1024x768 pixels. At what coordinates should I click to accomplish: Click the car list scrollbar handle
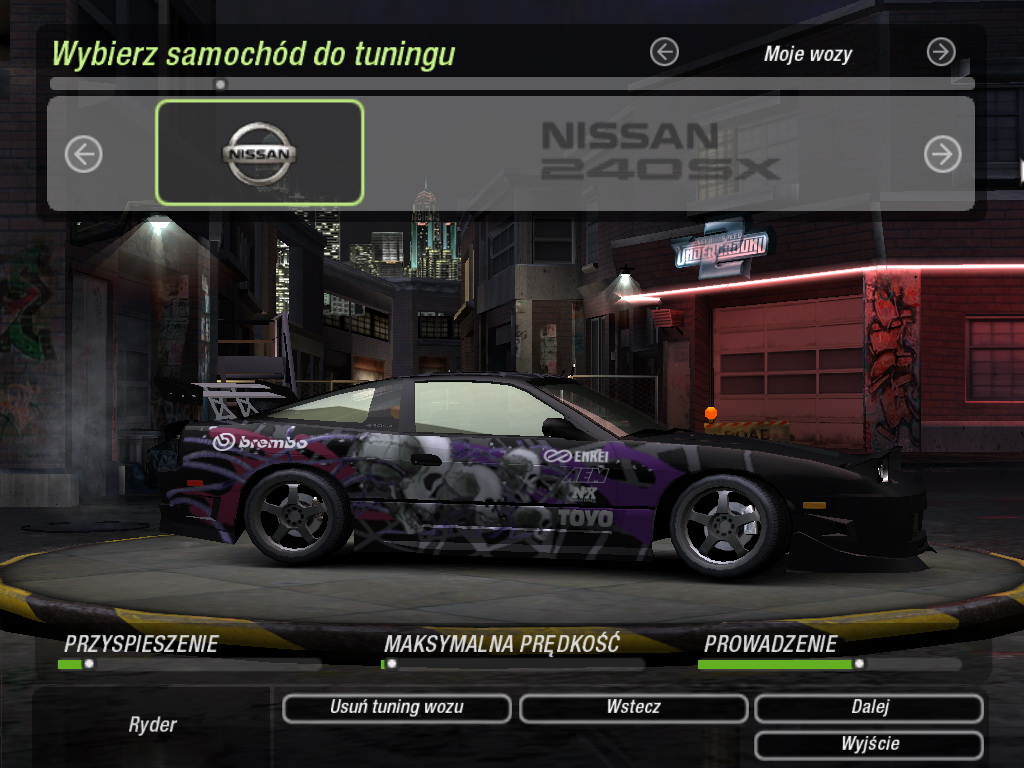(220, 84)
